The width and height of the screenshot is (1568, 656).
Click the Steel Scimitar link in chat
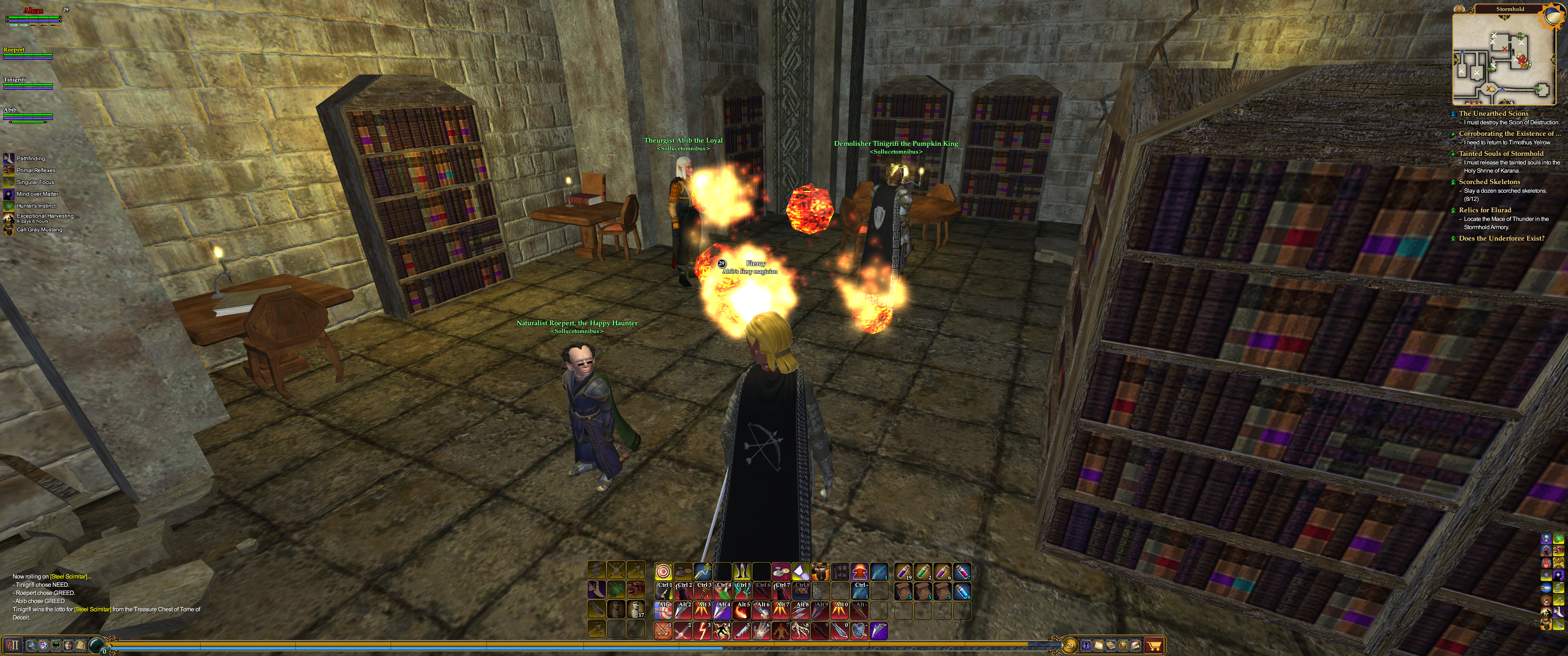pyautogui.click(x=68, y=576)
